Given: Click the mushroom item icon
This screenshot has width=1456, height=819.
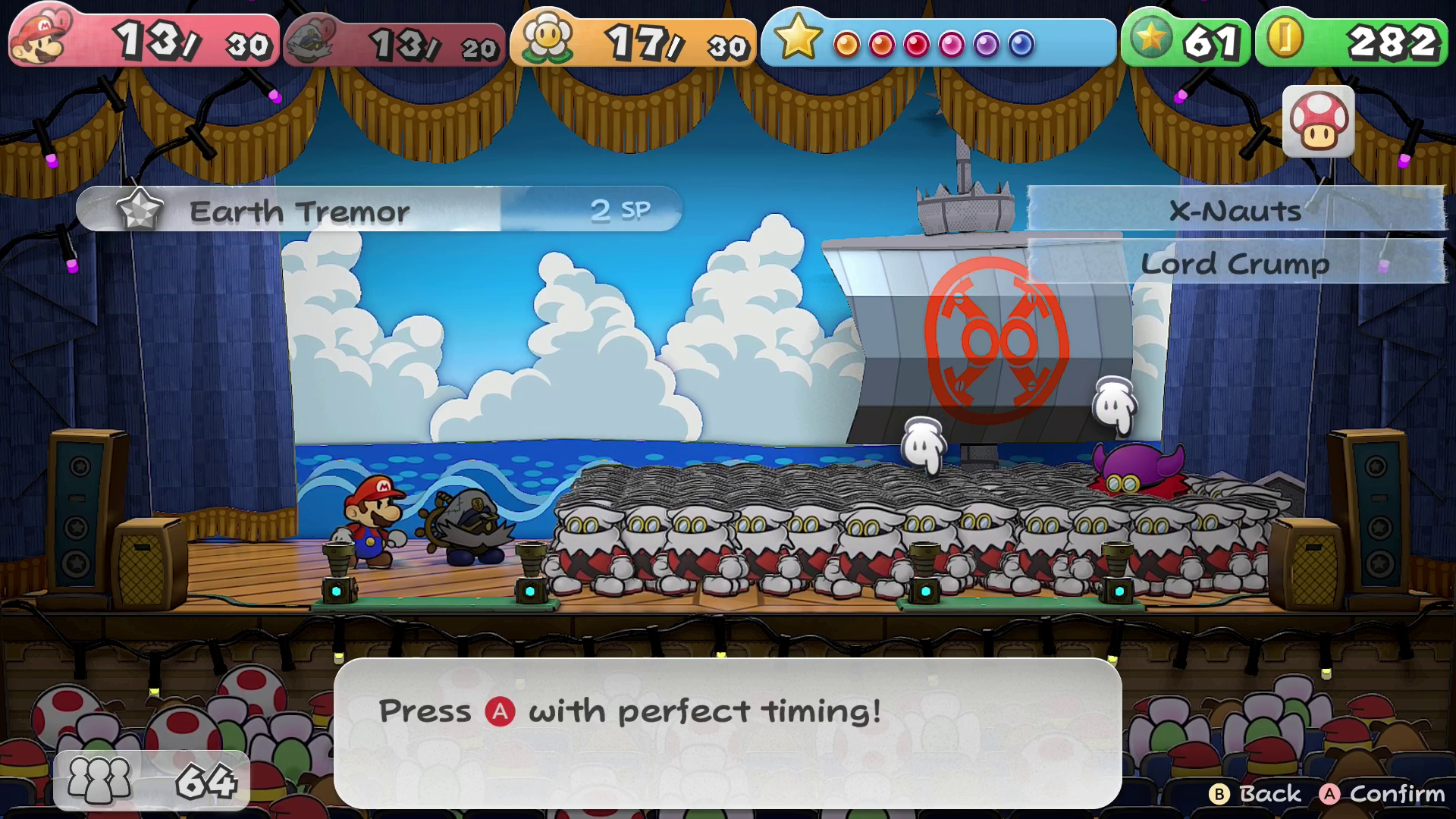Looking at the screenshot, I should (x=1318, y=122).
